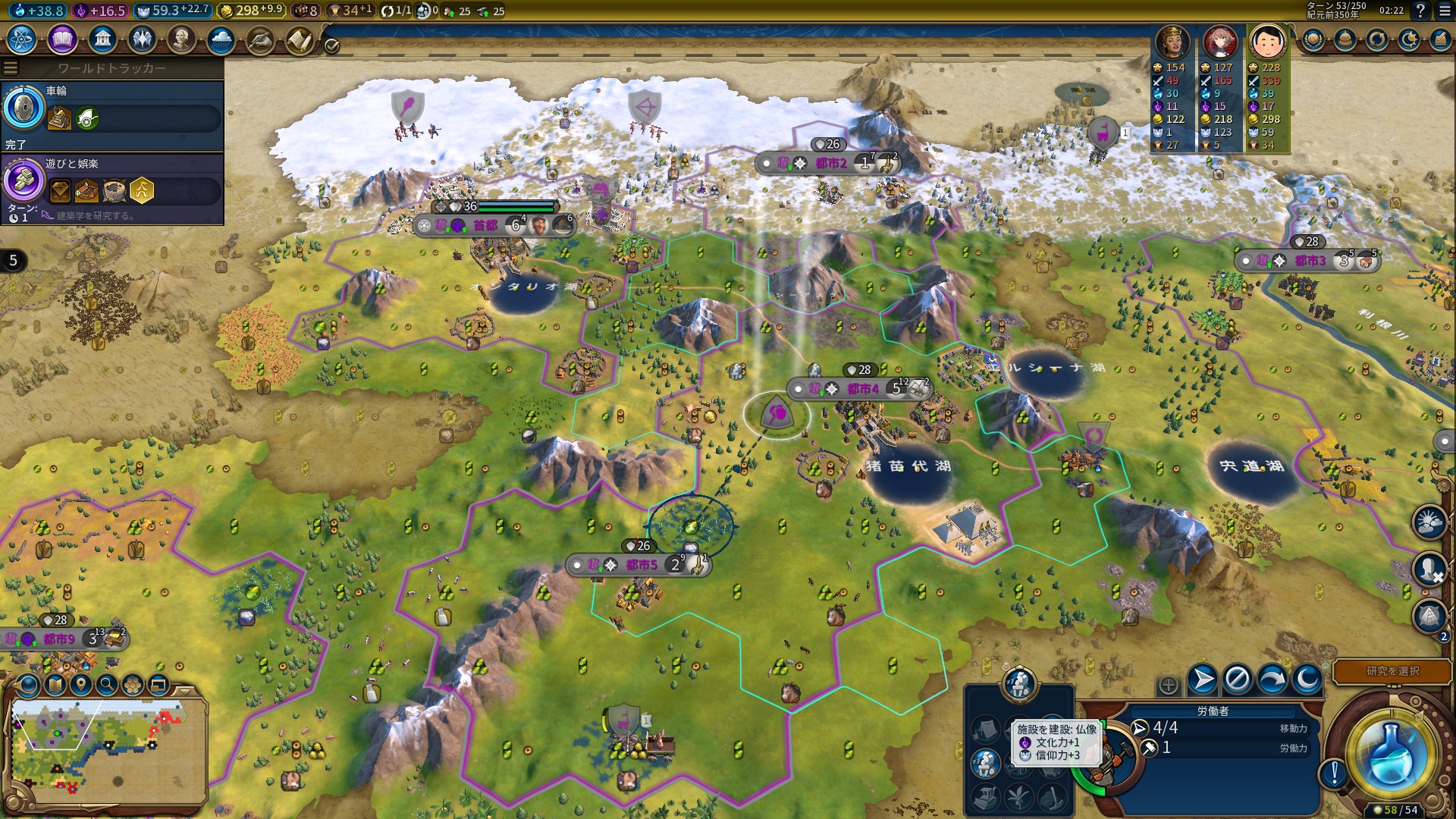Open the 都市4 city banner

[x=861, y=389]
